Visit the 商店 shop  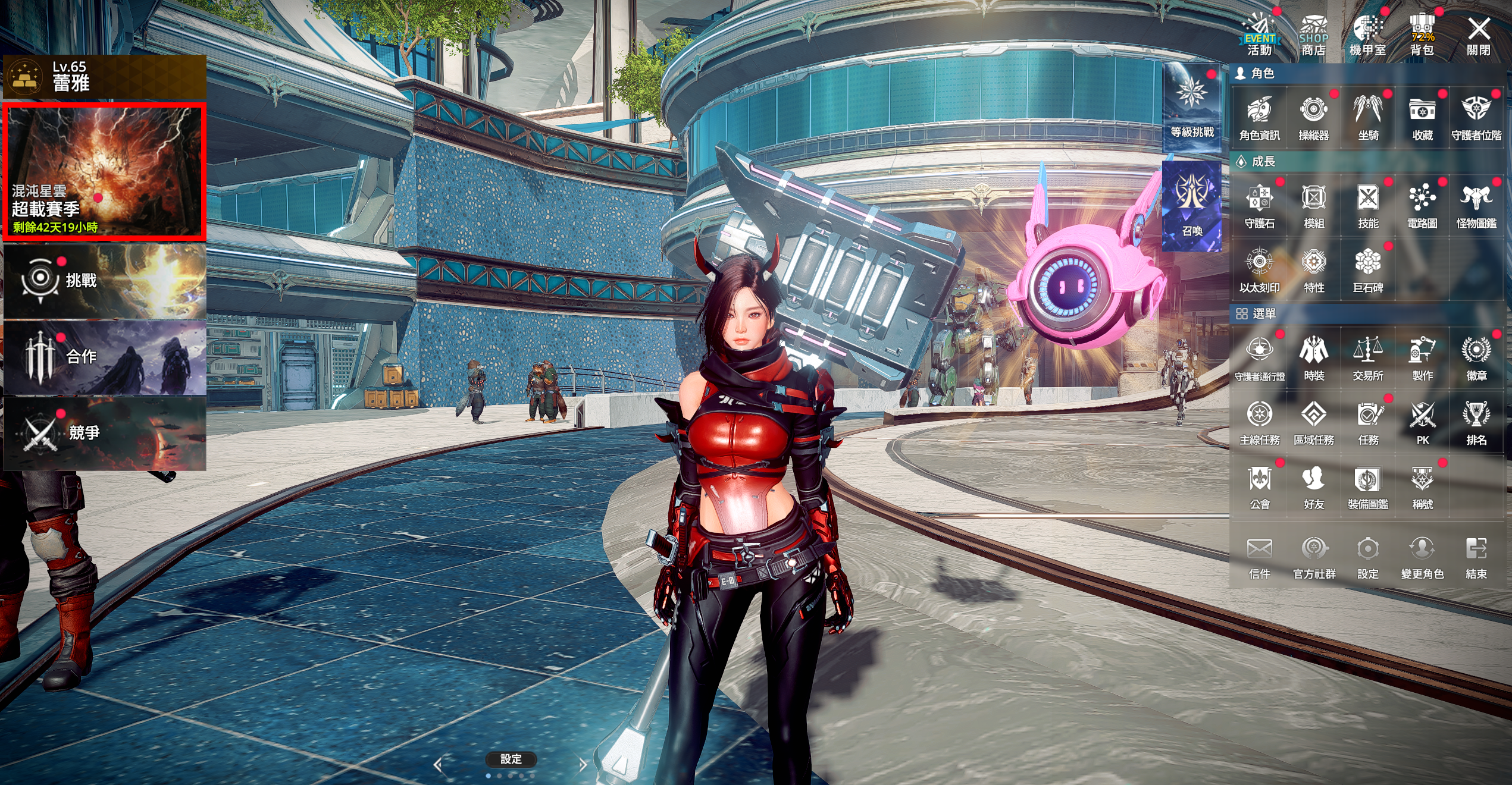(x=1313, y=36)
